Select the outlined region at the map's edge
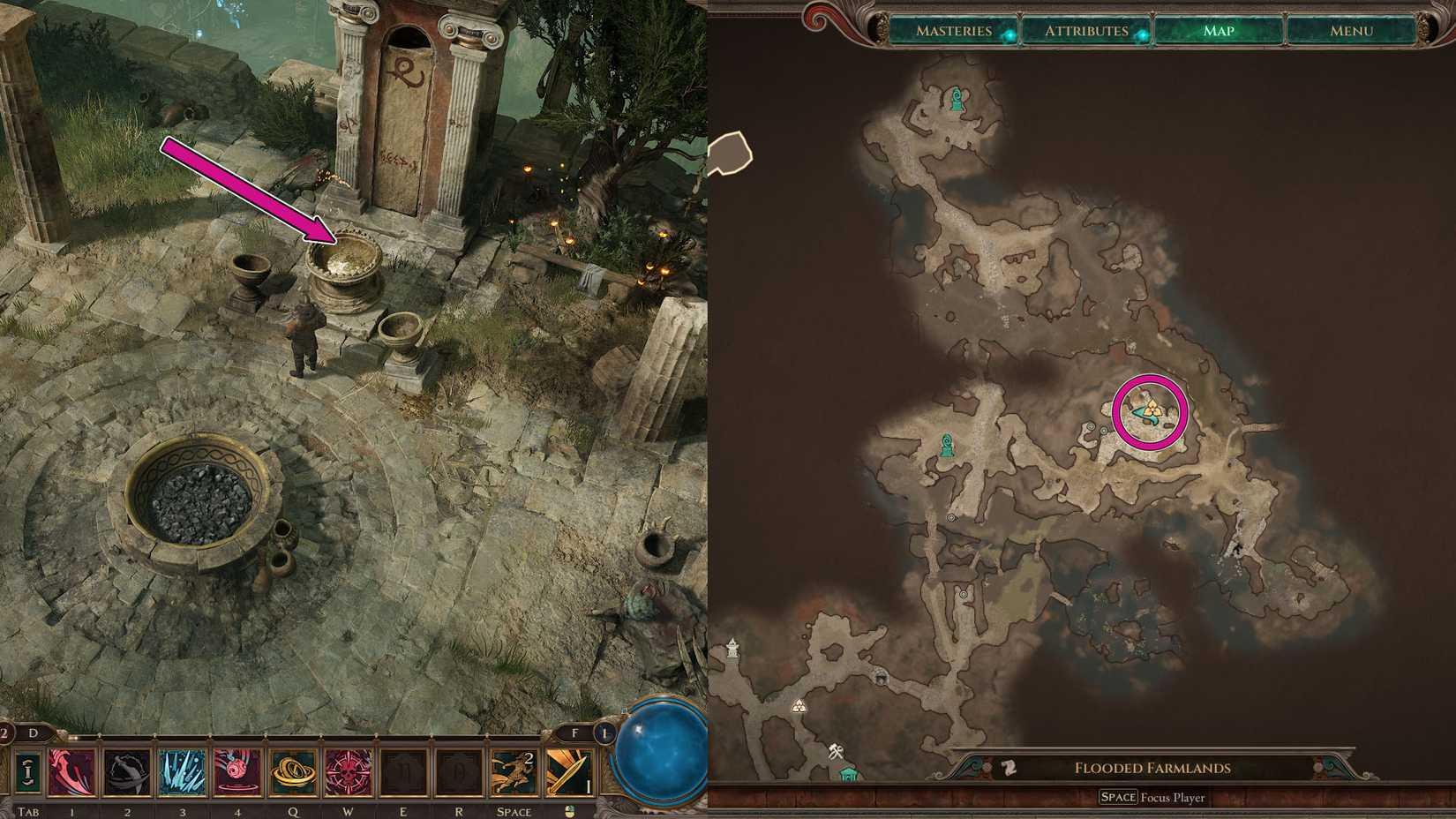Screen dimensions: 1456x819 [730, 153]
